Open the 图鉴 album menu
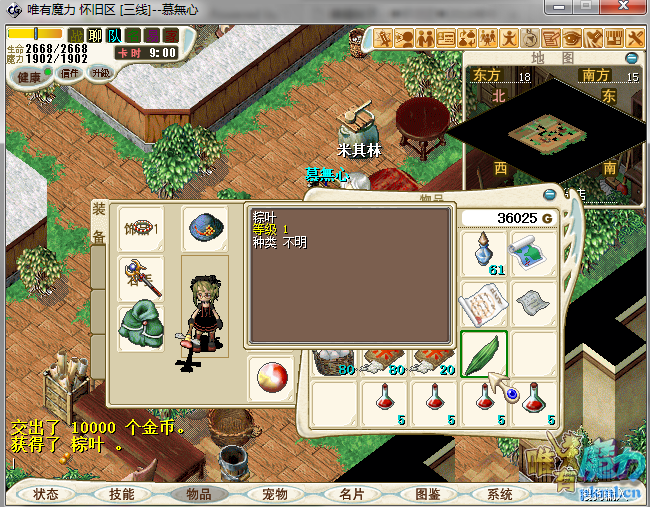The height and width of the screenshot is (507, 650). click(x=426, y=494)
